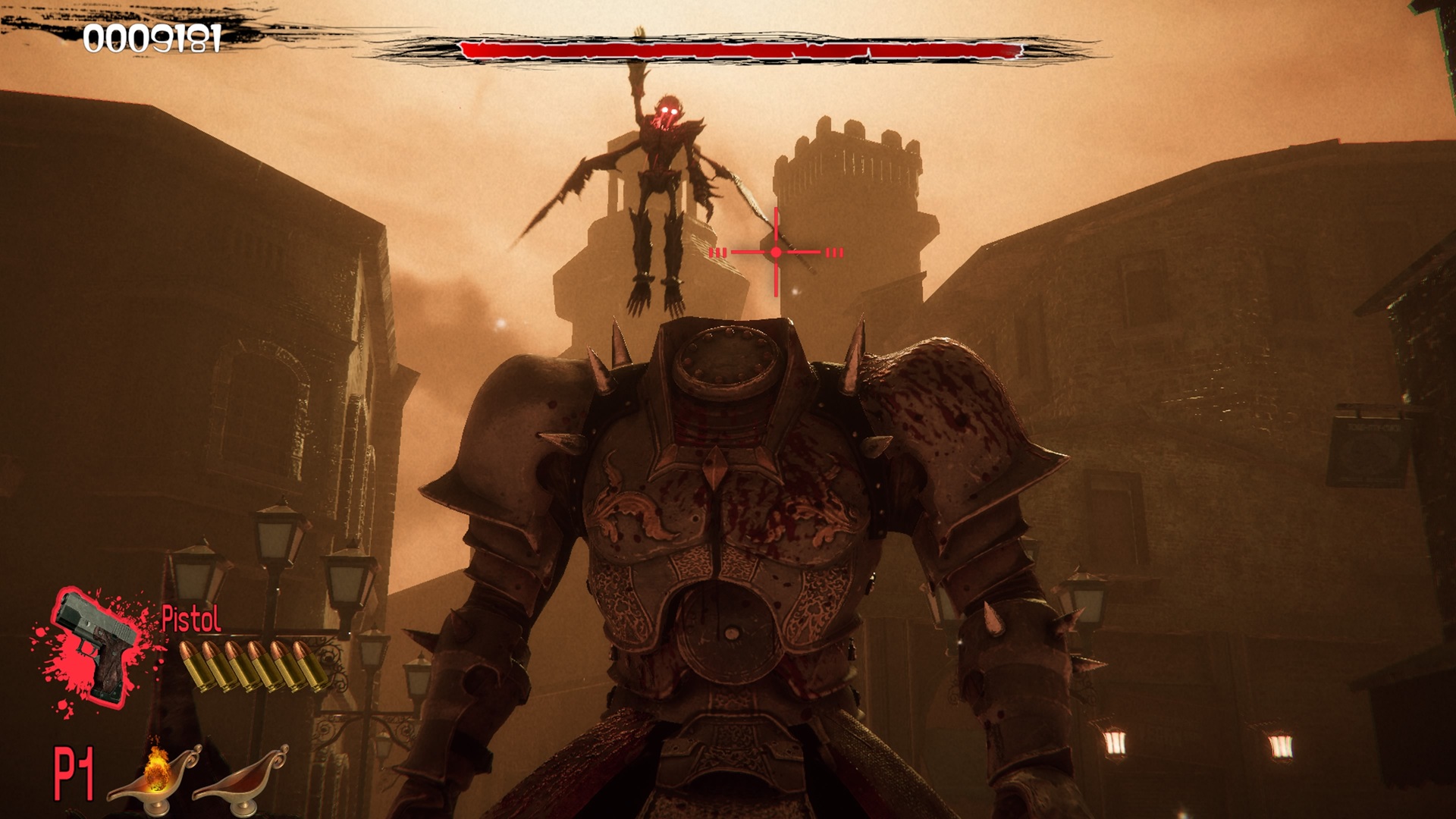This screenshot has height=819, width=1456.
Task: Select the Pistol weapon icon
Action: (x=96, y=647)
